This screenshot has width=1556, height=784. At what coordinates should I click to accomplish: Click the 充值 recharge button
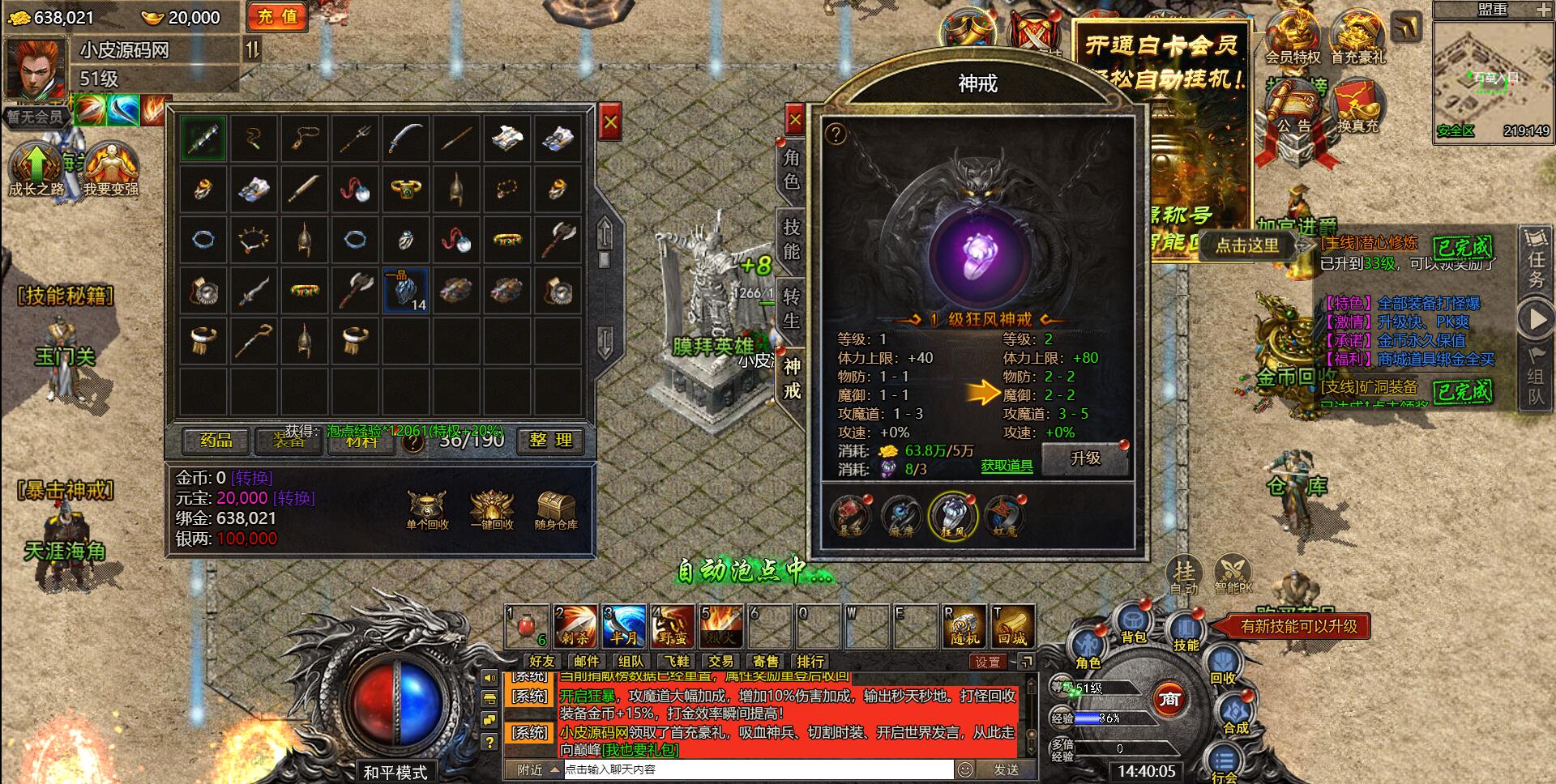(x=277, y=17)
